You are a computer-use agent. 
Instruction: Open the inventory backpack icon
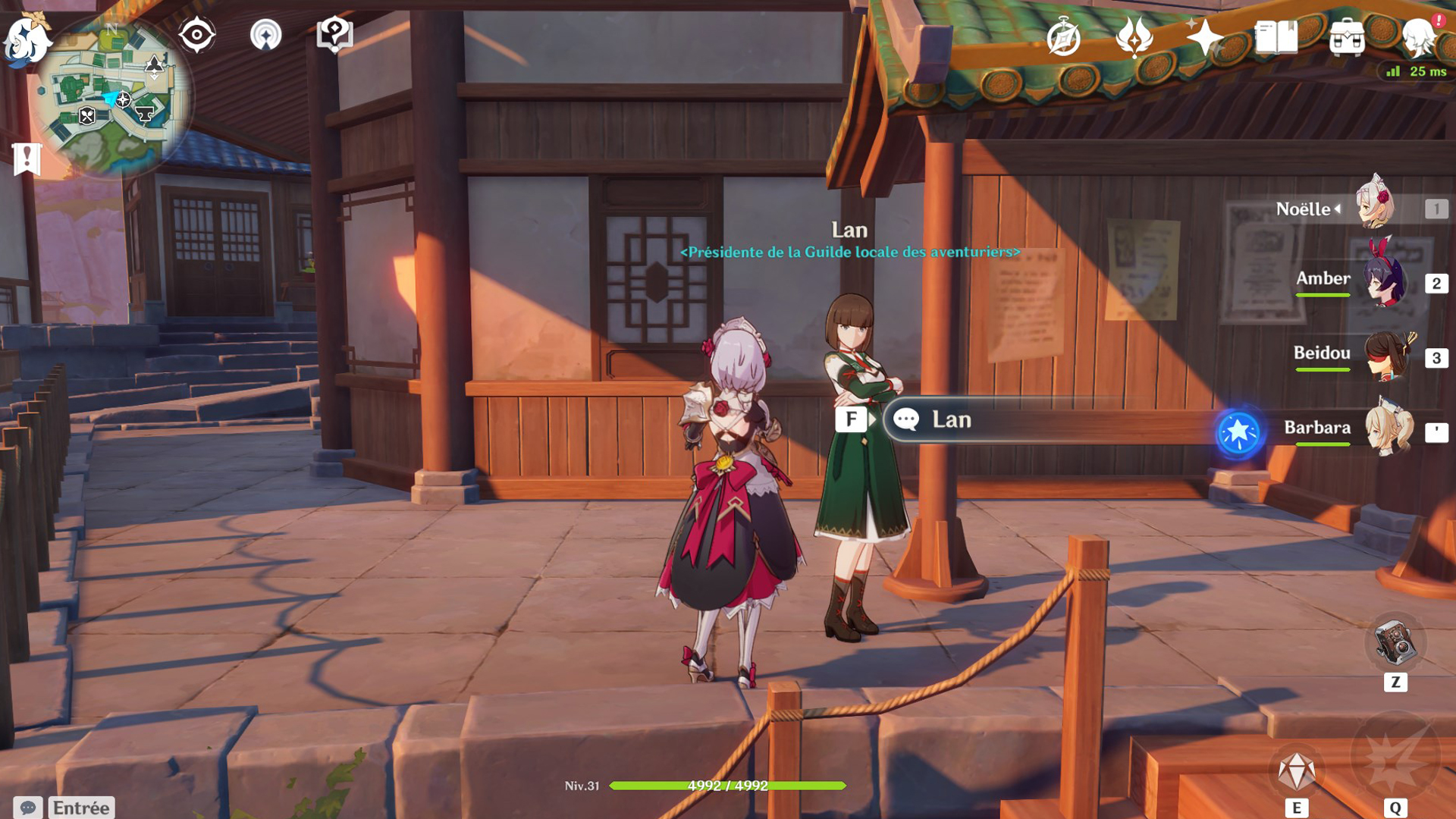(x=1348, y=37)
